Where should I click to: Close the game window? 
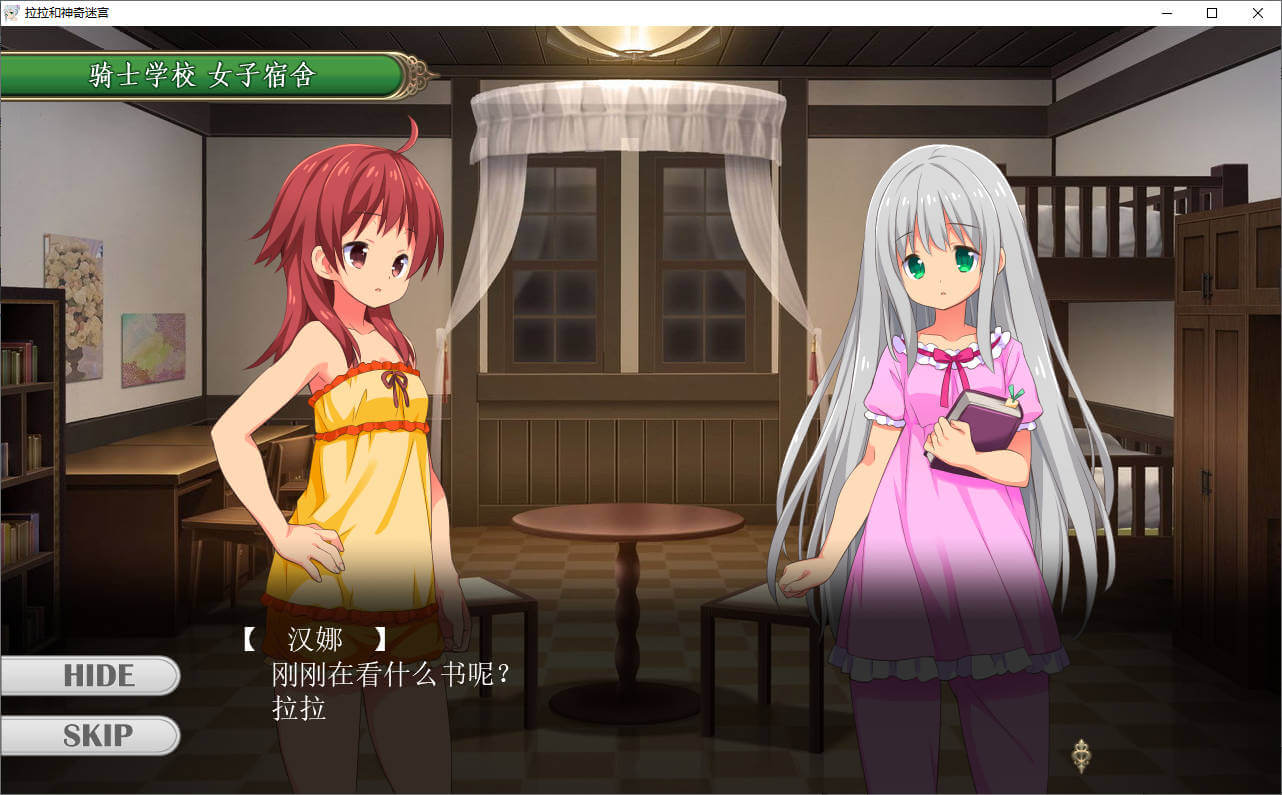1258,13
